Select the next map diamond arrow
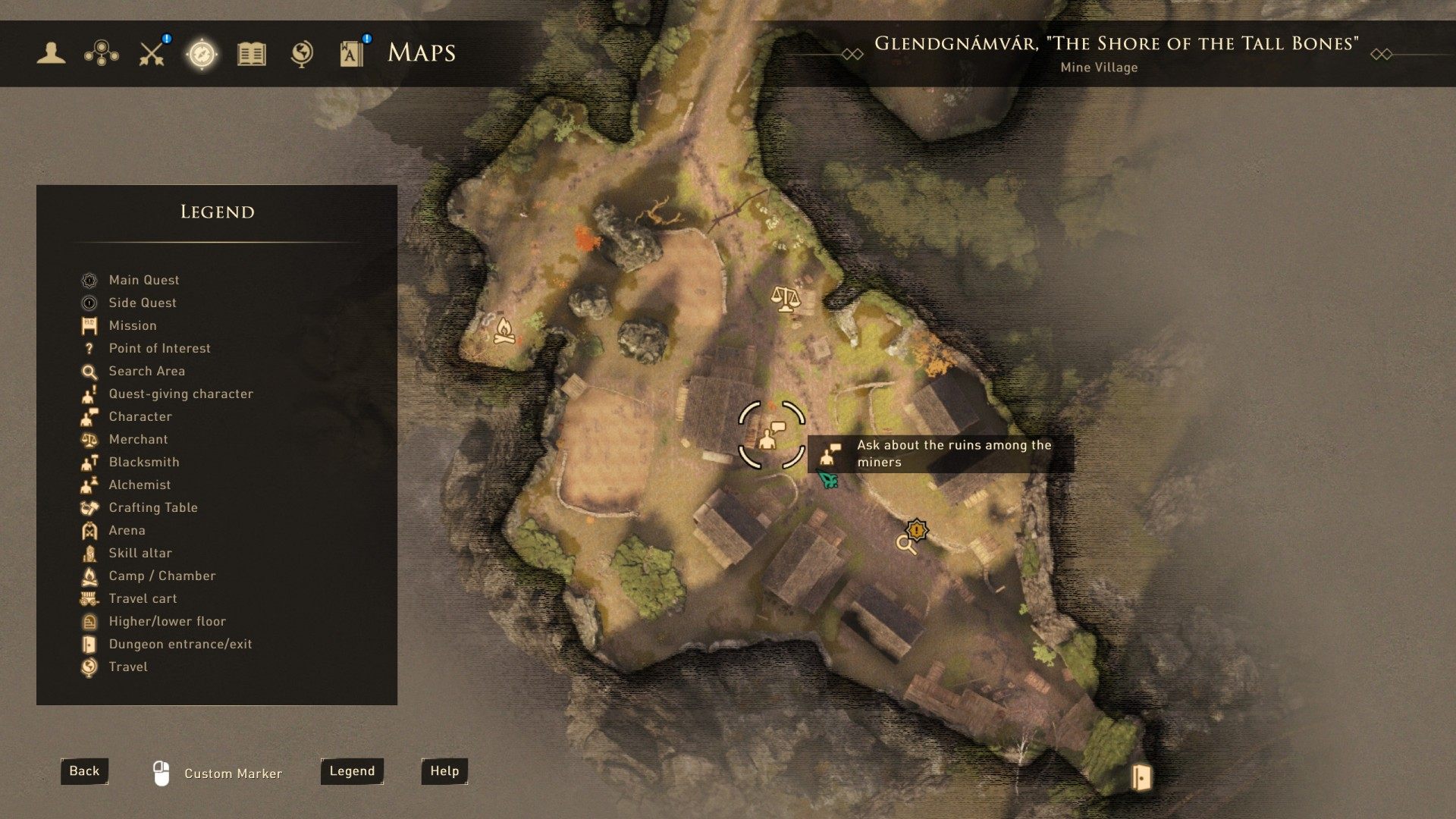 click(1381, 54)
